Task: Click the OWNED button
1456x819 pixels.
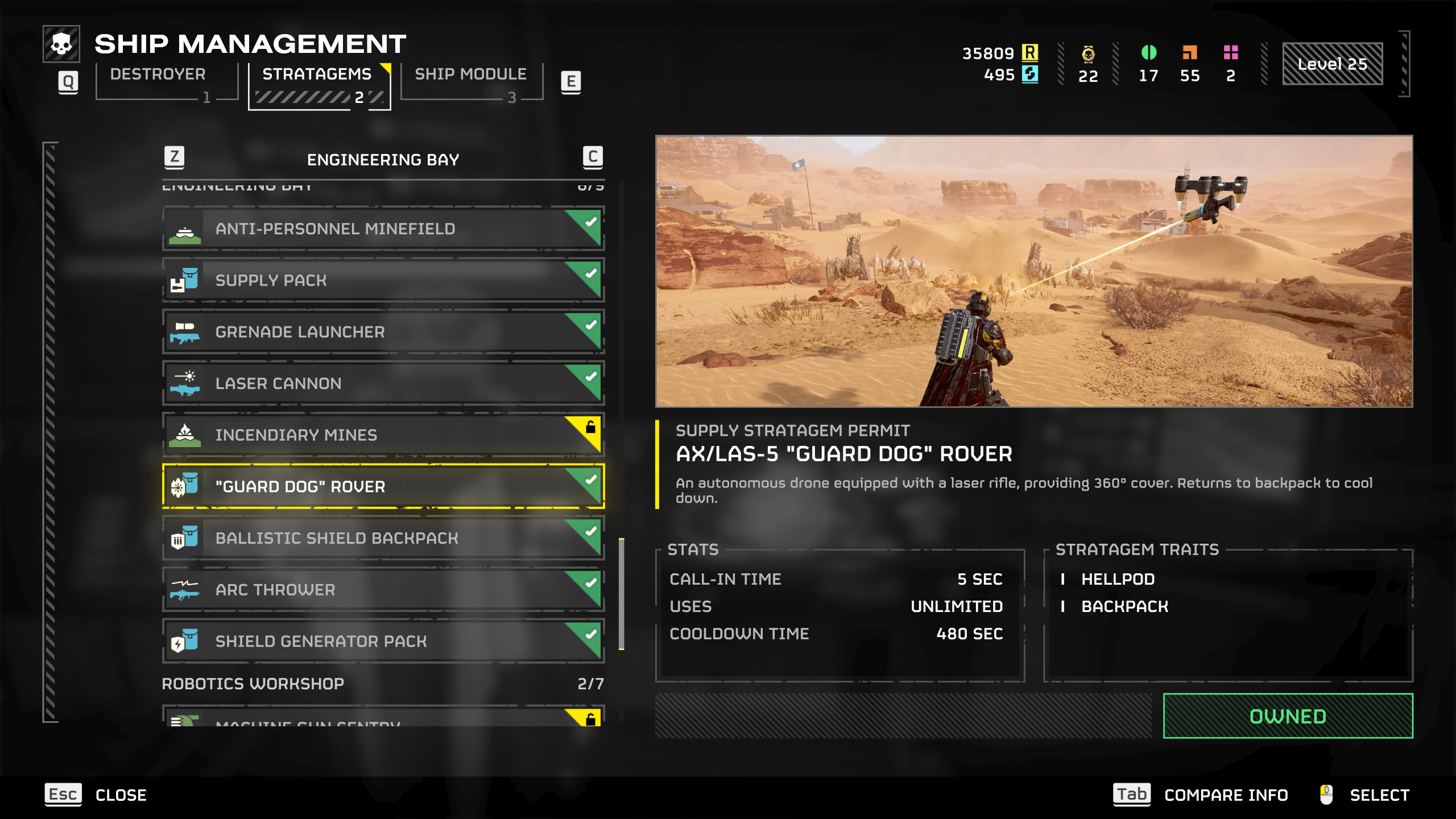Action: pyautogui.click(x=1288, y=717)
